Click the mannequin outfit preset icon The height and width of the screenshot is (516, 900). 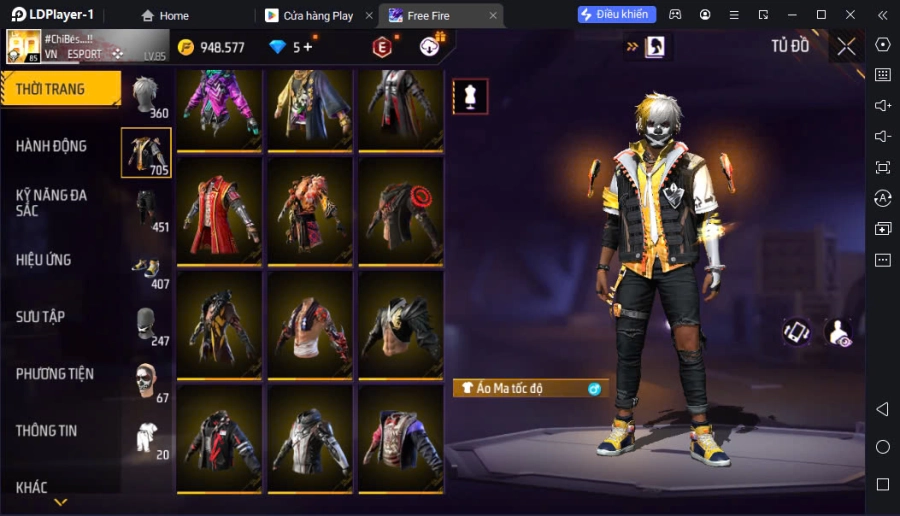coord(470,96)
